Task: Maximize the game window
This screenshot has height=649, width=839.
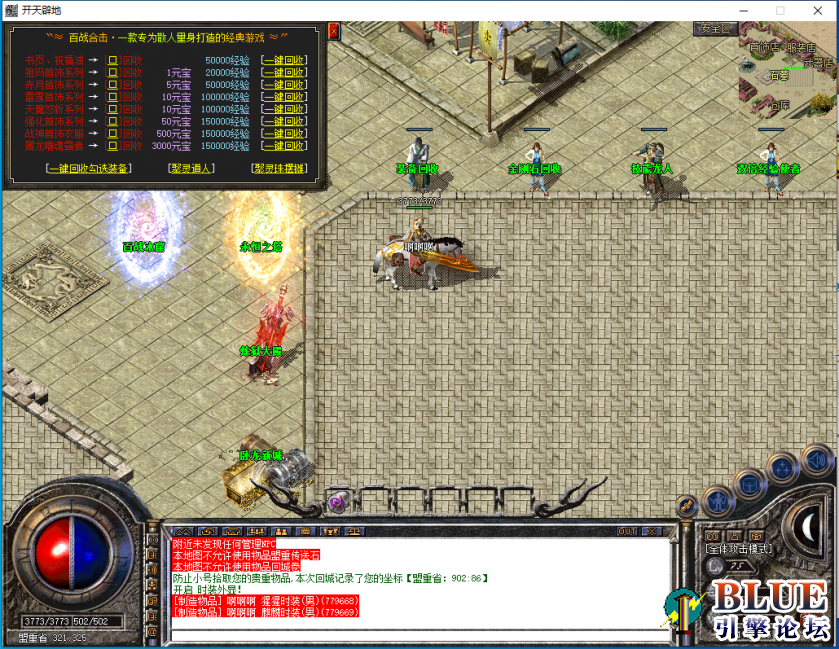Action: (780, 10)
